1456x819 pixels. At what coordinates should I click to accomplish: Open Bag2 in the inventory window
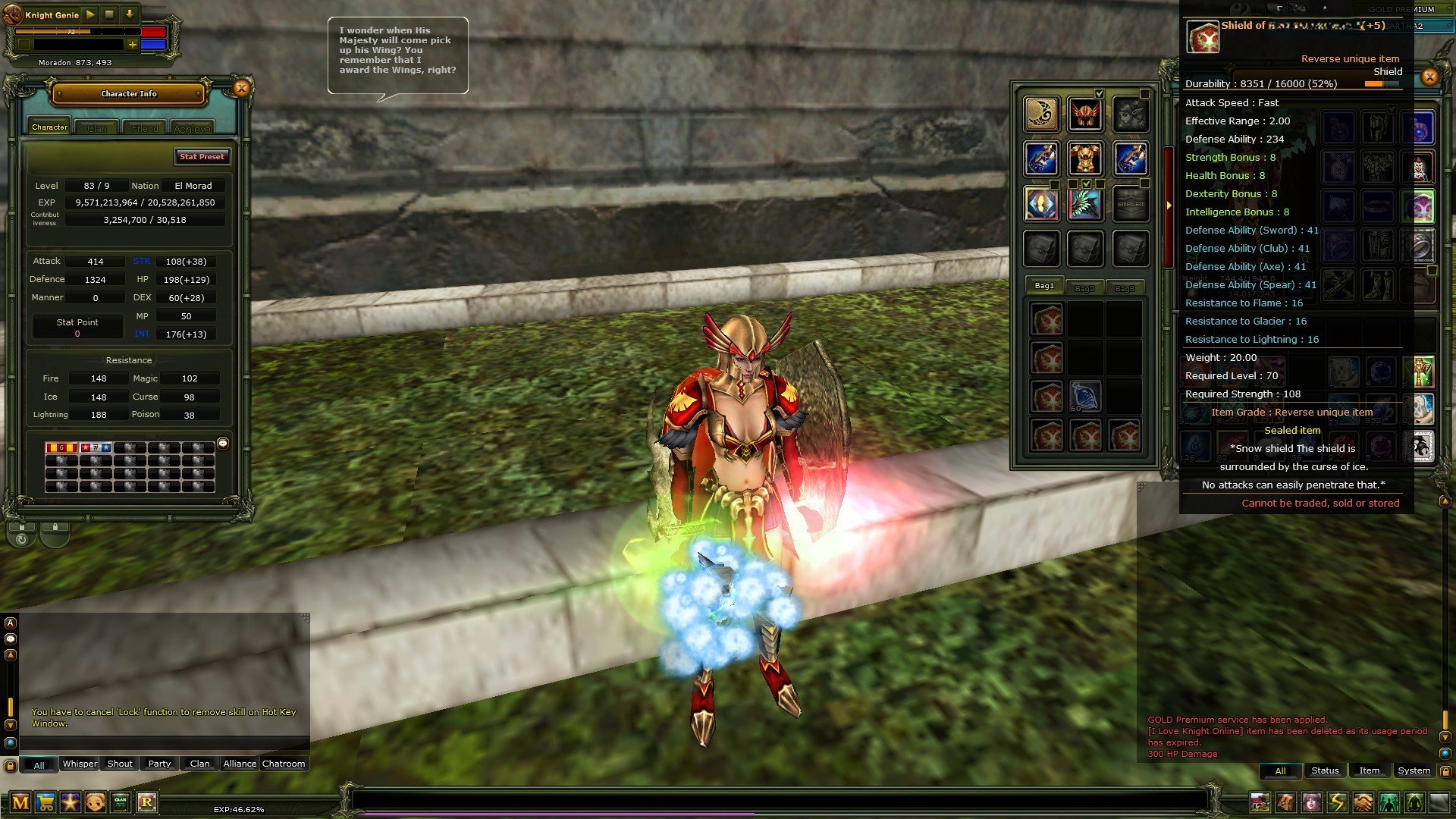[x=1086, y=287]
